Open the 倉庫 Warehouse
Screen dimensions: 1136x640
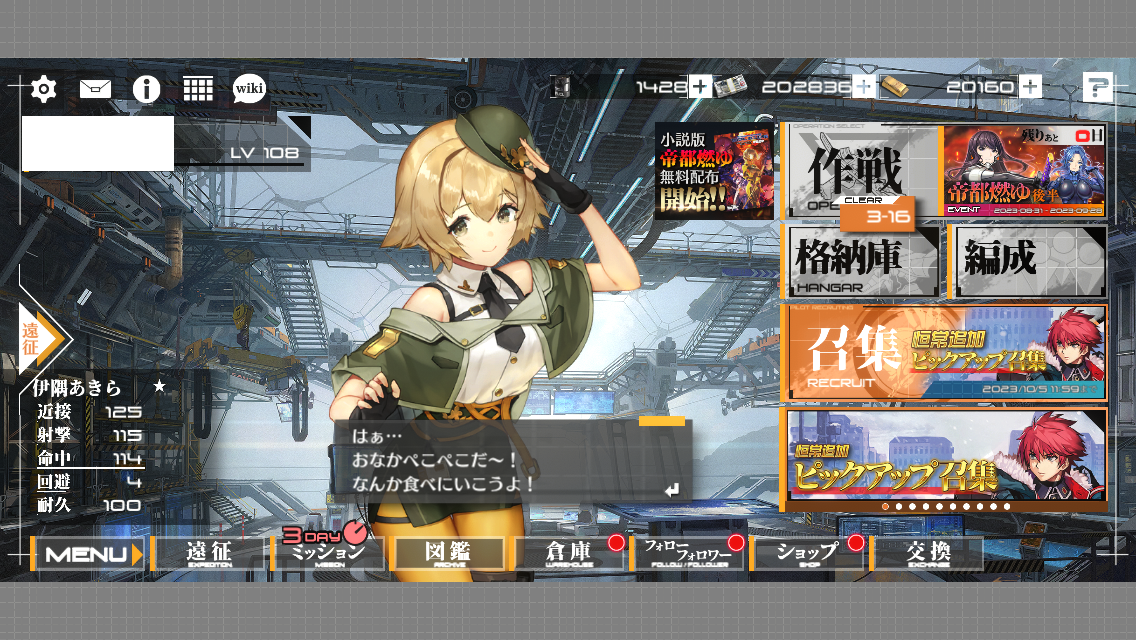(x=568, y=554)
